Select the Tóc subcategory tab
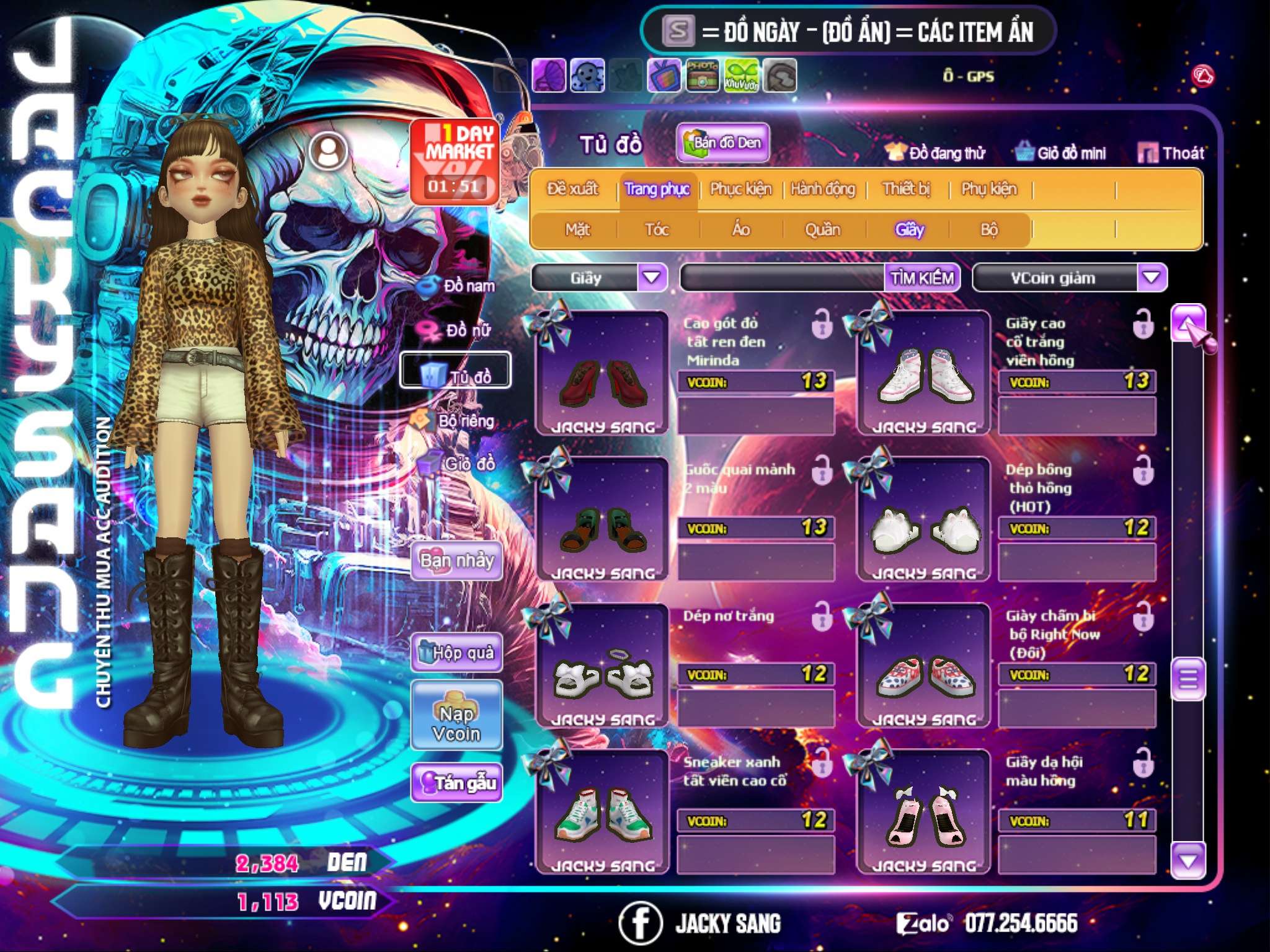Screen dimensions: 1270x952 coord(657,230)
